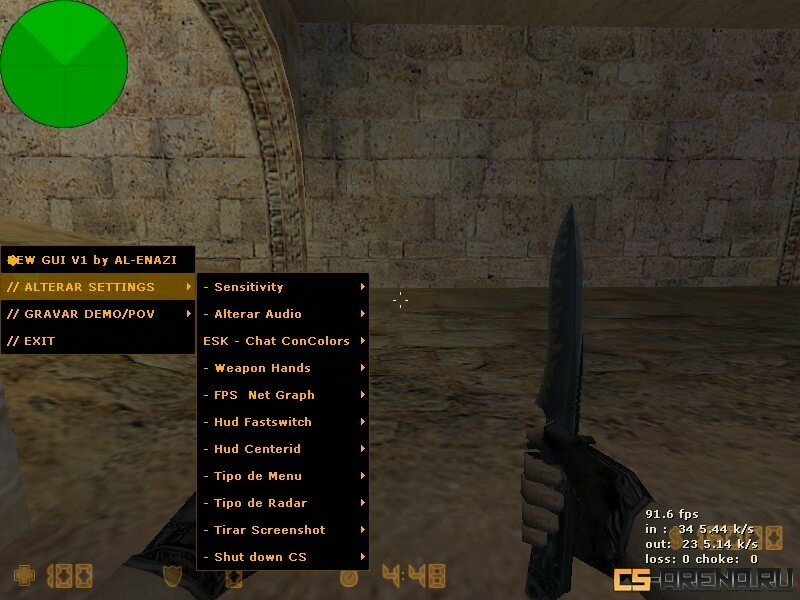Choose the Shut down CS option

point(283,557)
